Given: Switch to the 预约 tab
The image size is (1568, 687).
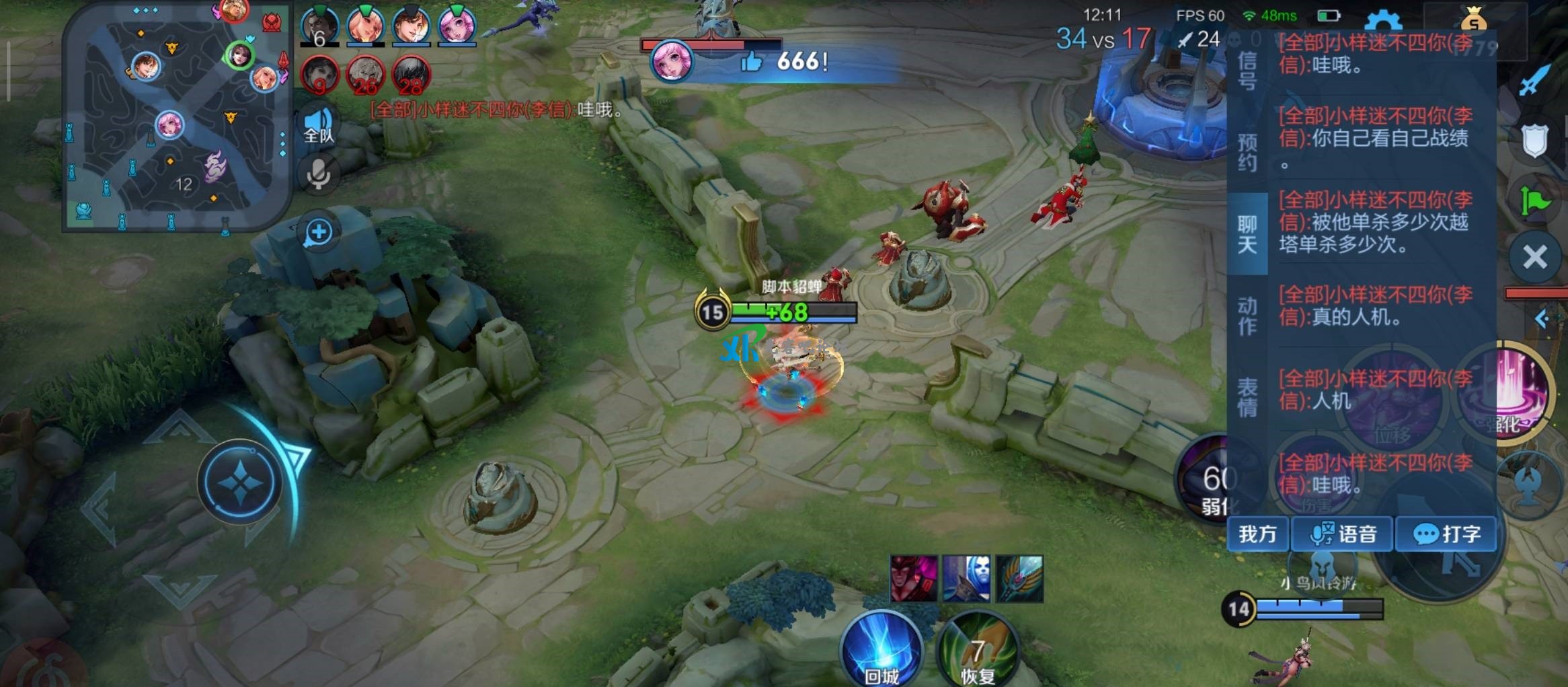Looking at the screenshot, I should point(1247,152).
